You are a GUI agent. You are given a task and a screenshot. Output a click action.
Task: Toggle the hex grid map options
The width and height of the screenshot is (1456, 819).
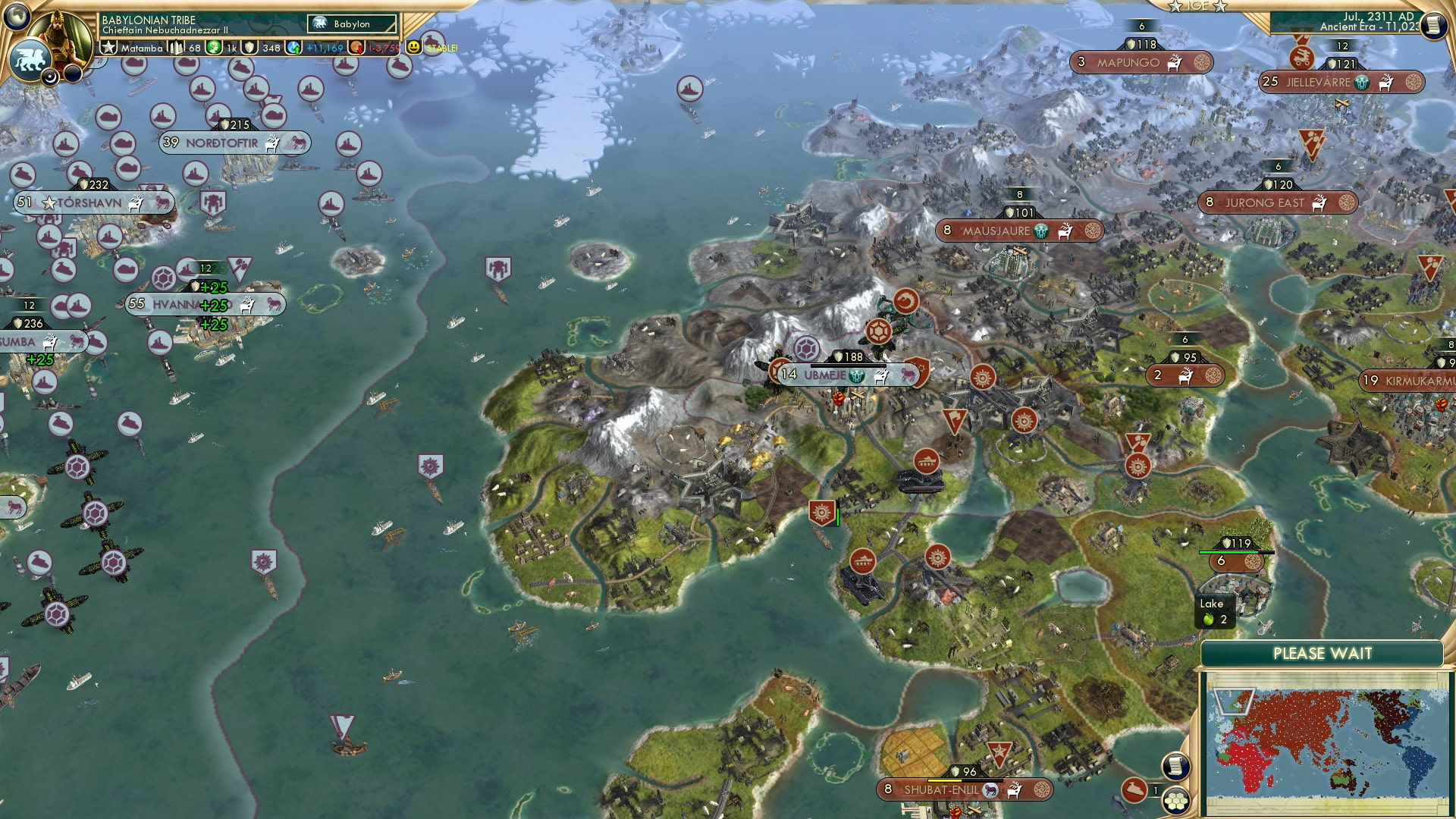click(x=1176, y=800)
